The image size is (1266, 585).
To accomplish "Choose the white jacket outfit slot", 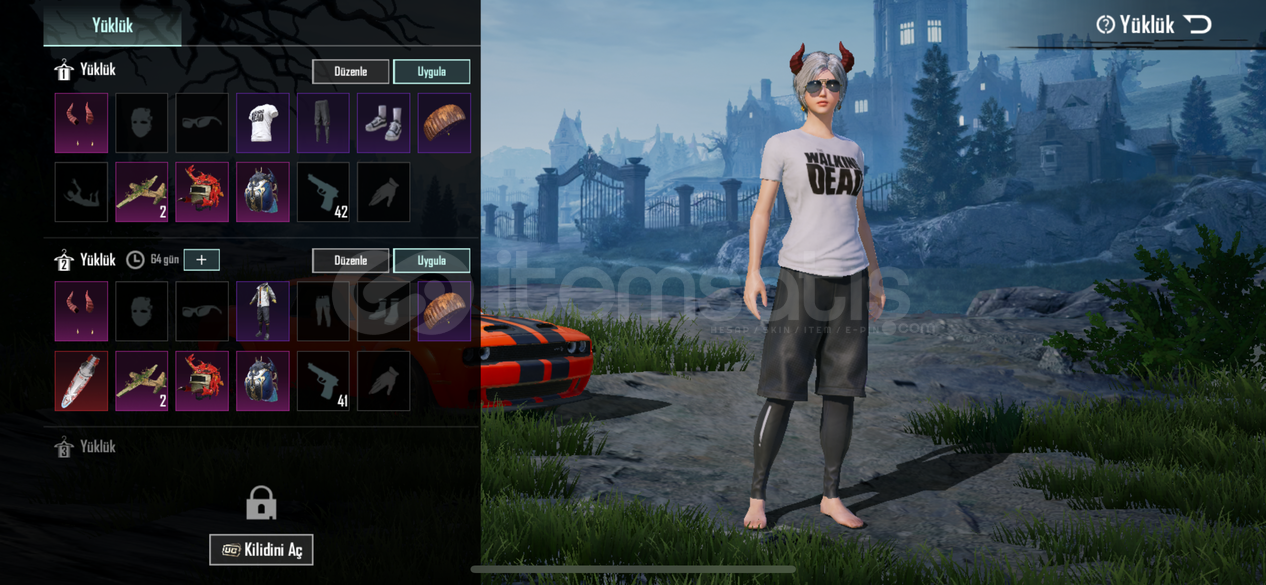I will 263,311.
